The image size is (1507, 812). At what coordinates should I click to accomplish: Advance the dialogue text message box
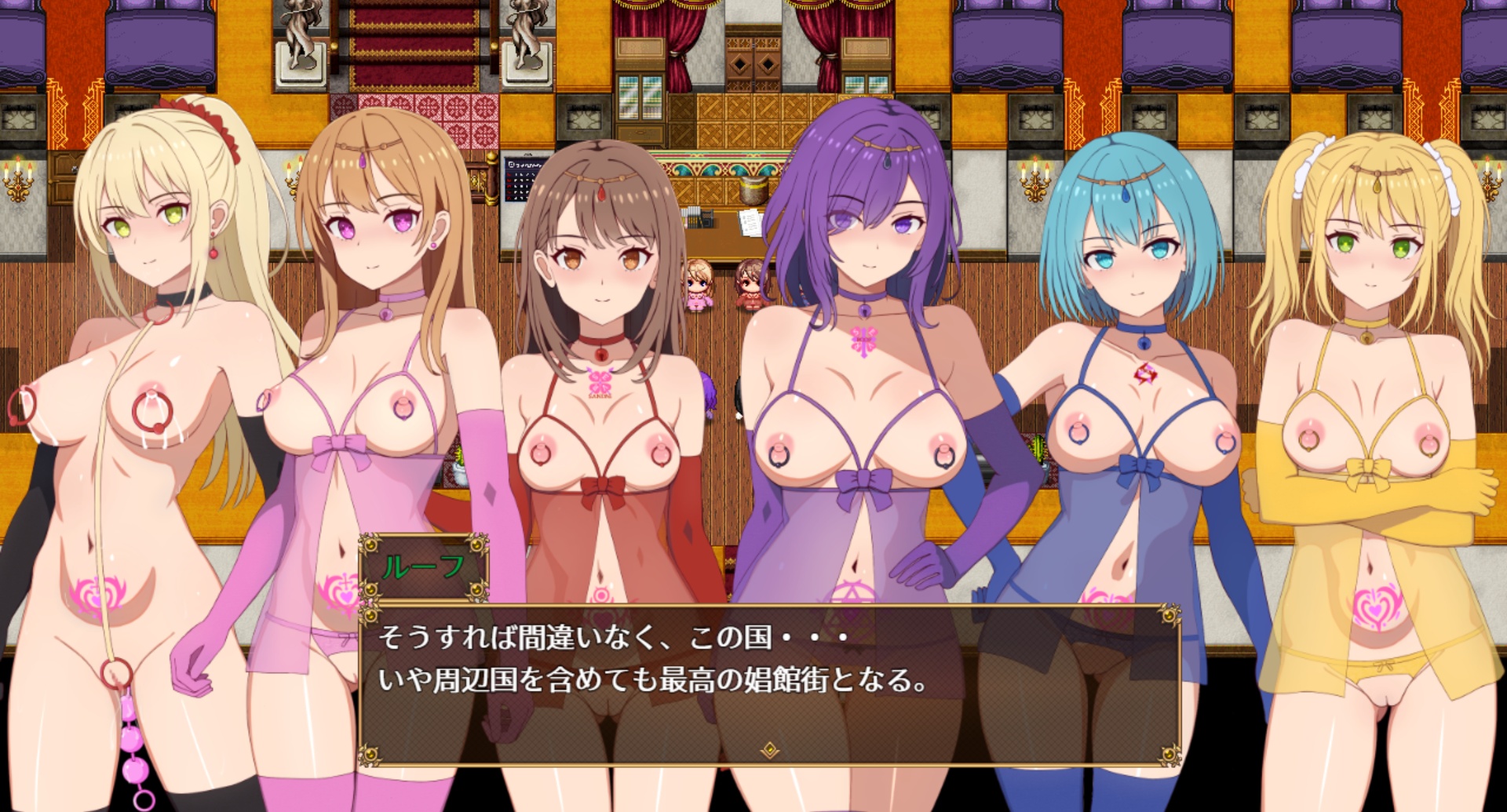pyautogui.click(x=769, y=683)
